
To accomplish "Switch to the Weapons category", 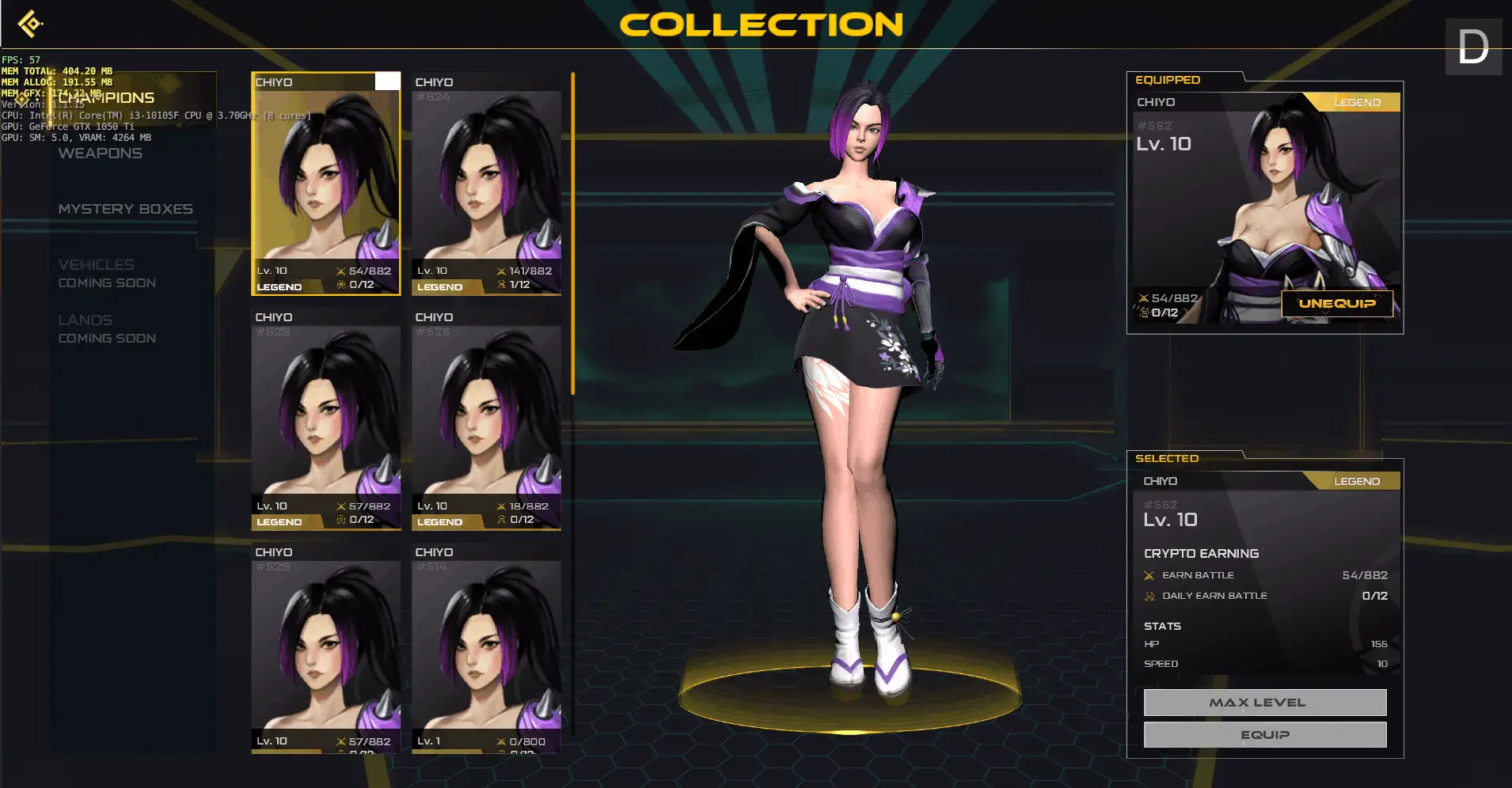I will coord(101,153).
